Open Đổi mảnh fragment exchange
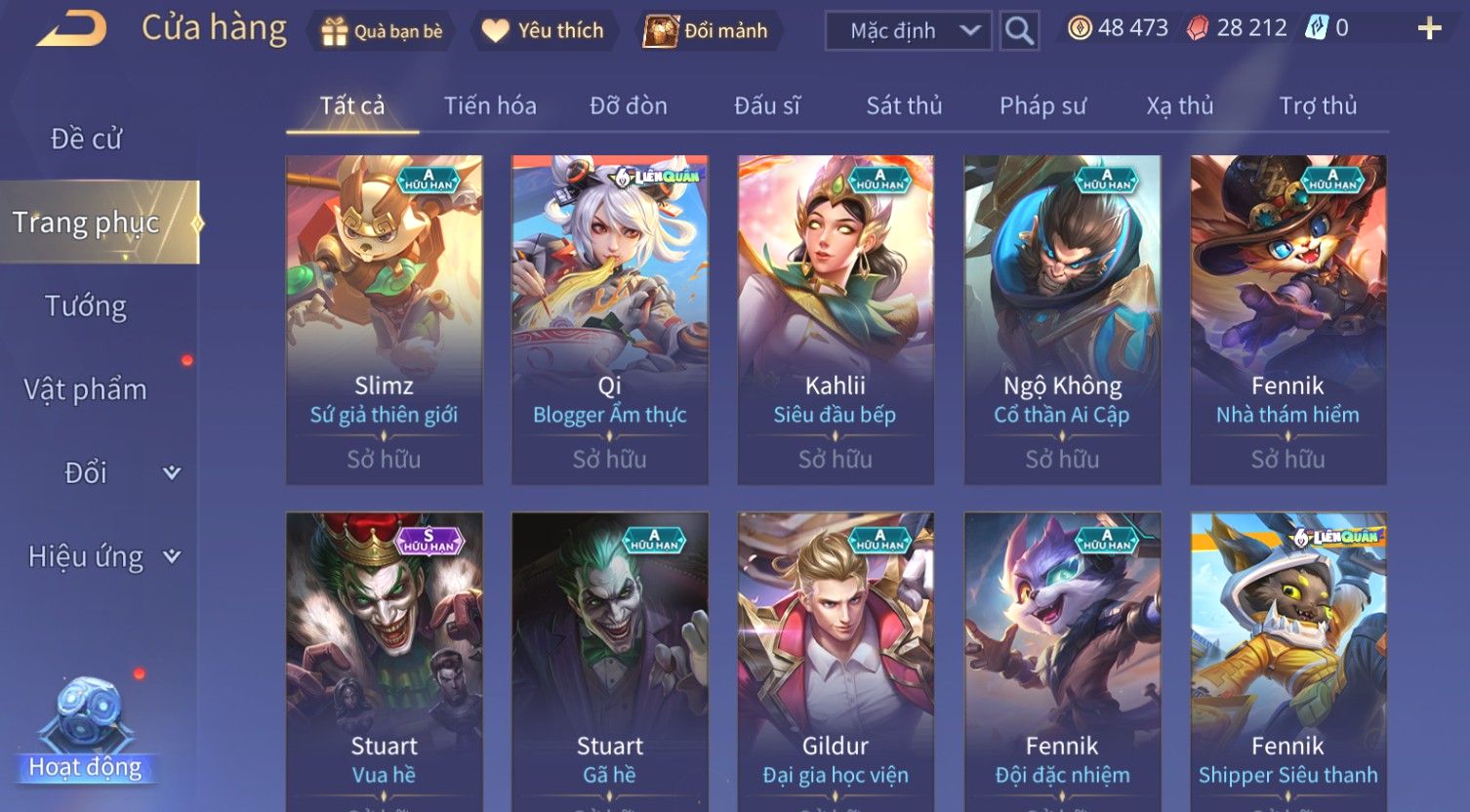Screen dimensions: 1470x812 707,31
